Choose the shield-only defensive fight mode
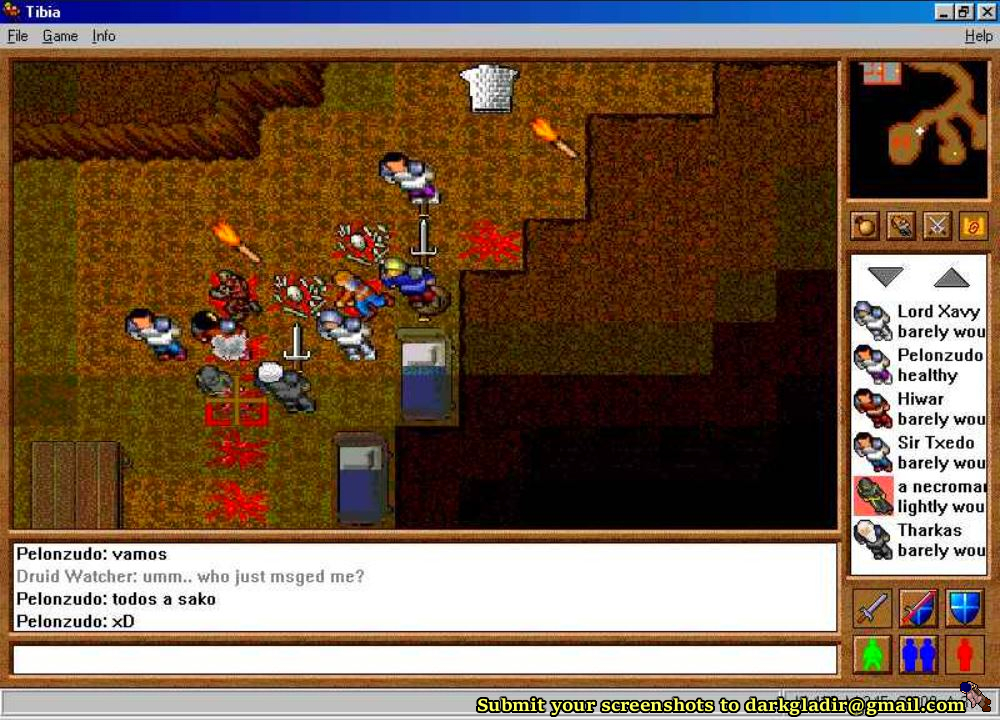The width and height of the screenshot is (1000, 720). 965,607
